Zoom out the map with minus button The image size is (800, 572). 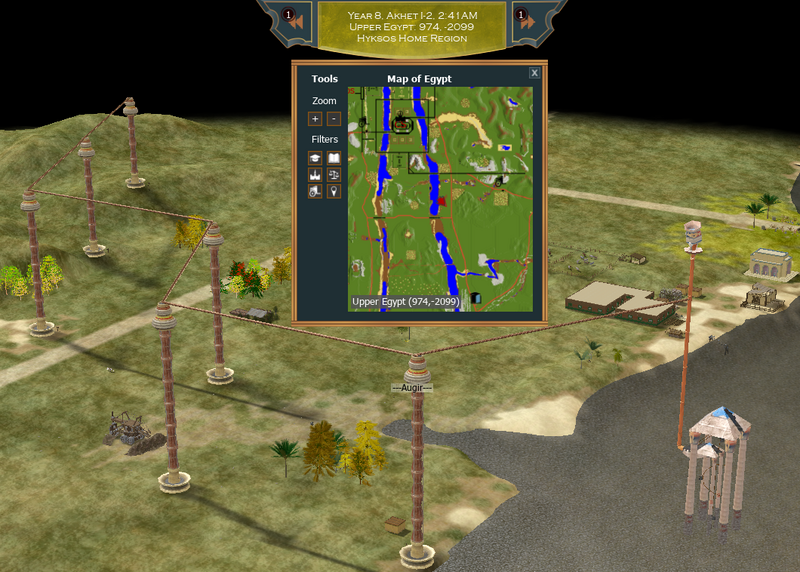[x=333, y=119]
